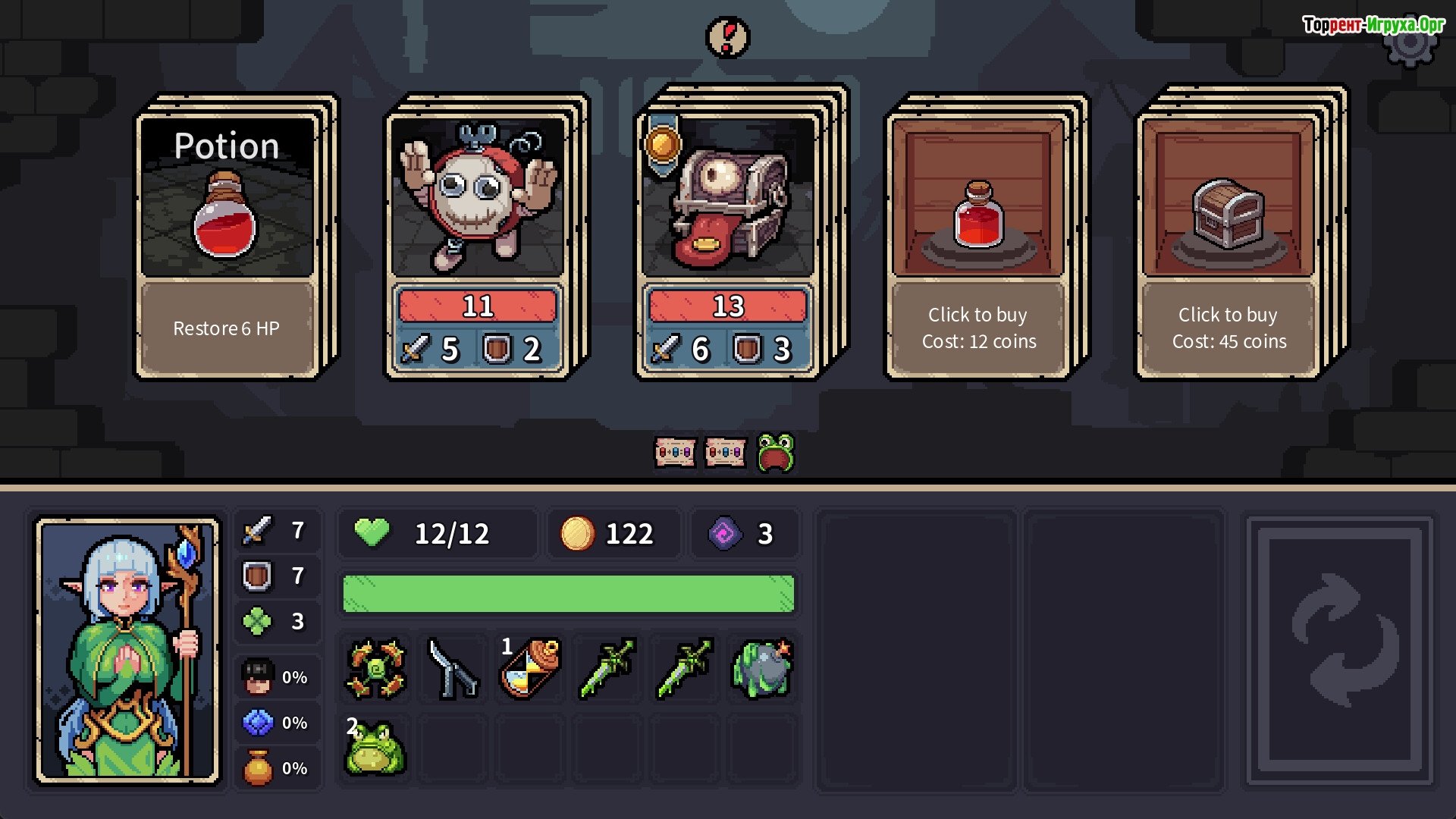Use the hourglass item in inventory
1456x819 pixels.
(x=530, y=668)
